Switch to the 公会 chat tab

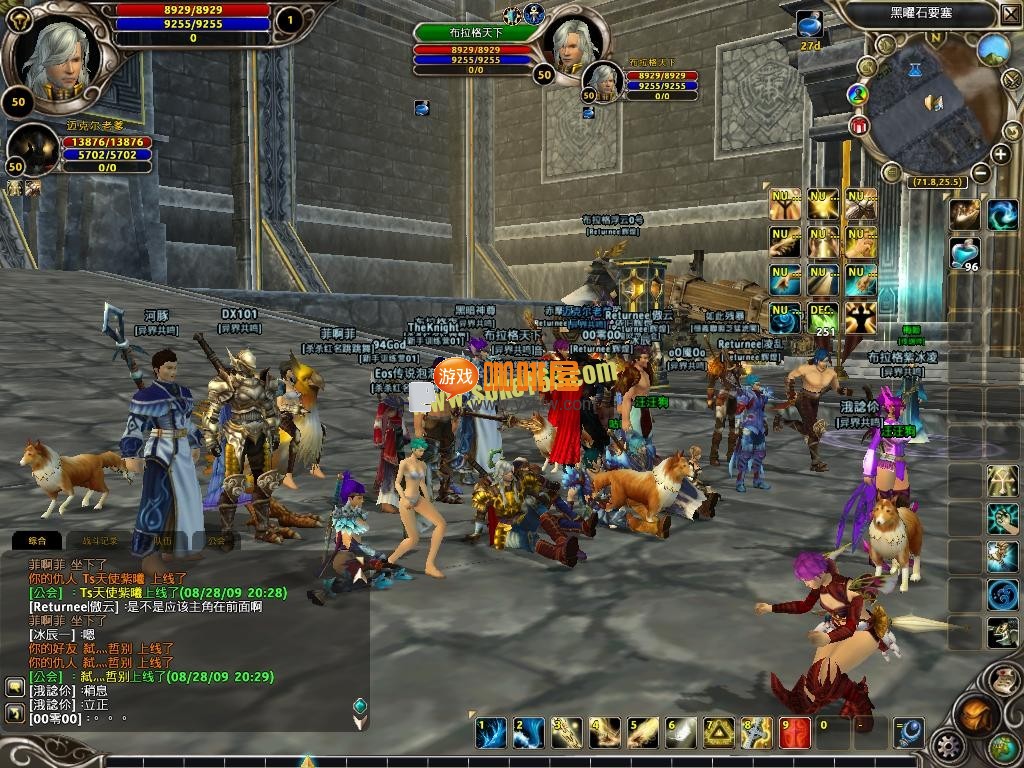click(x=217, y=541)
